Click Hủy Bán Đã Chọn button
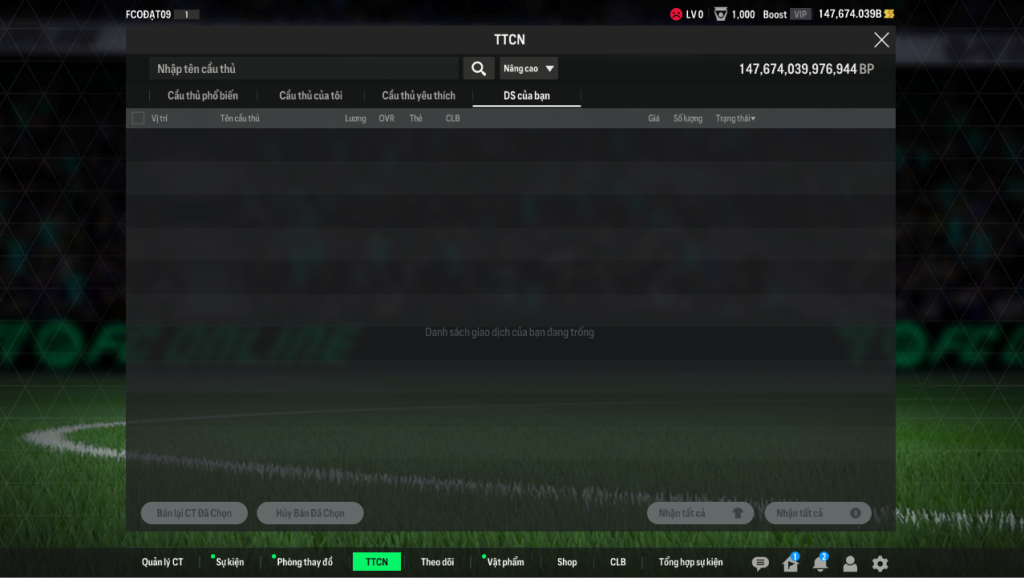Viewport: 1024px width, 578px height. tap(310, 513)
